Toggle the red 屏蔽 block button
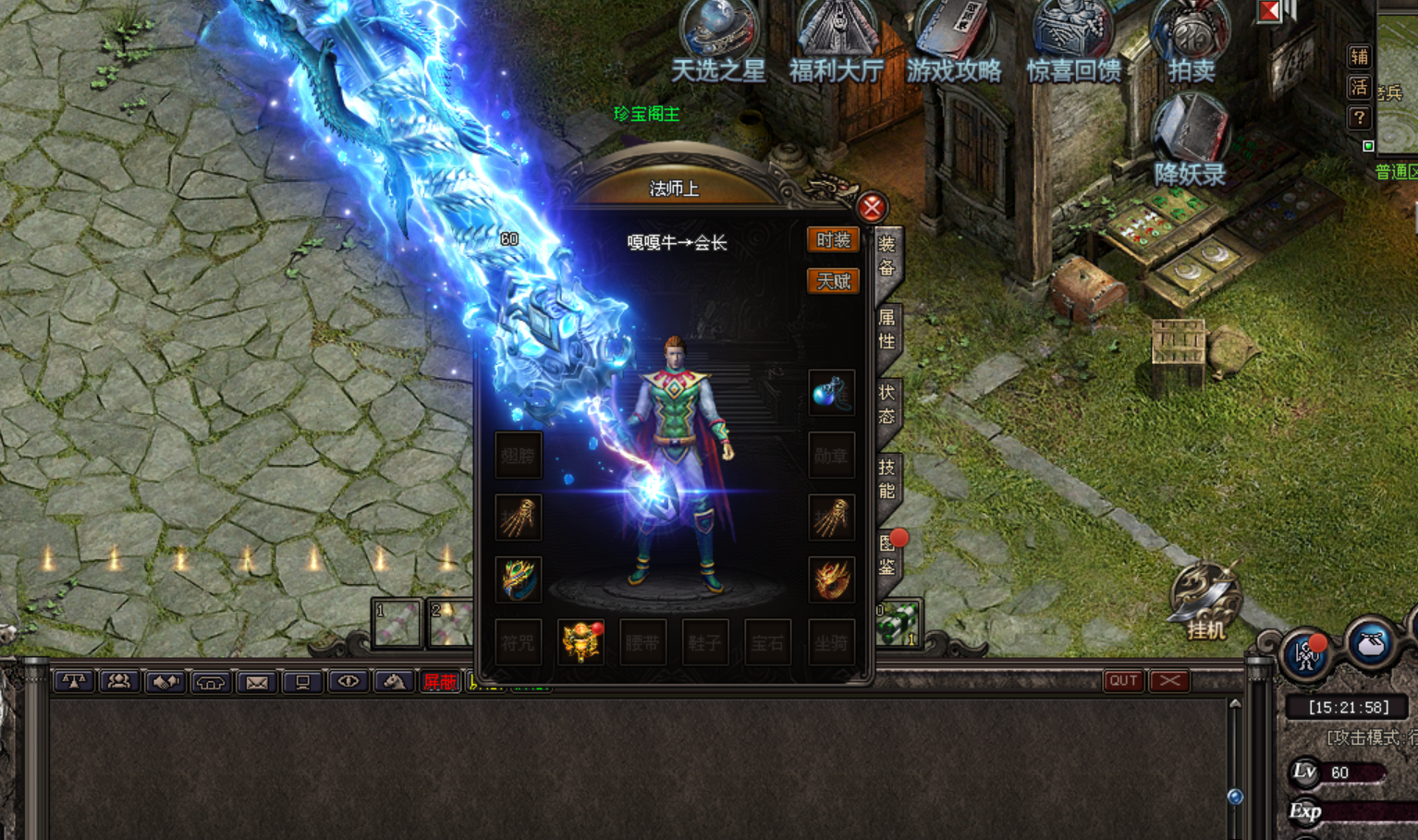This screenshot has height=840, width=1418. pyautogui.click(x=439, y=682)
